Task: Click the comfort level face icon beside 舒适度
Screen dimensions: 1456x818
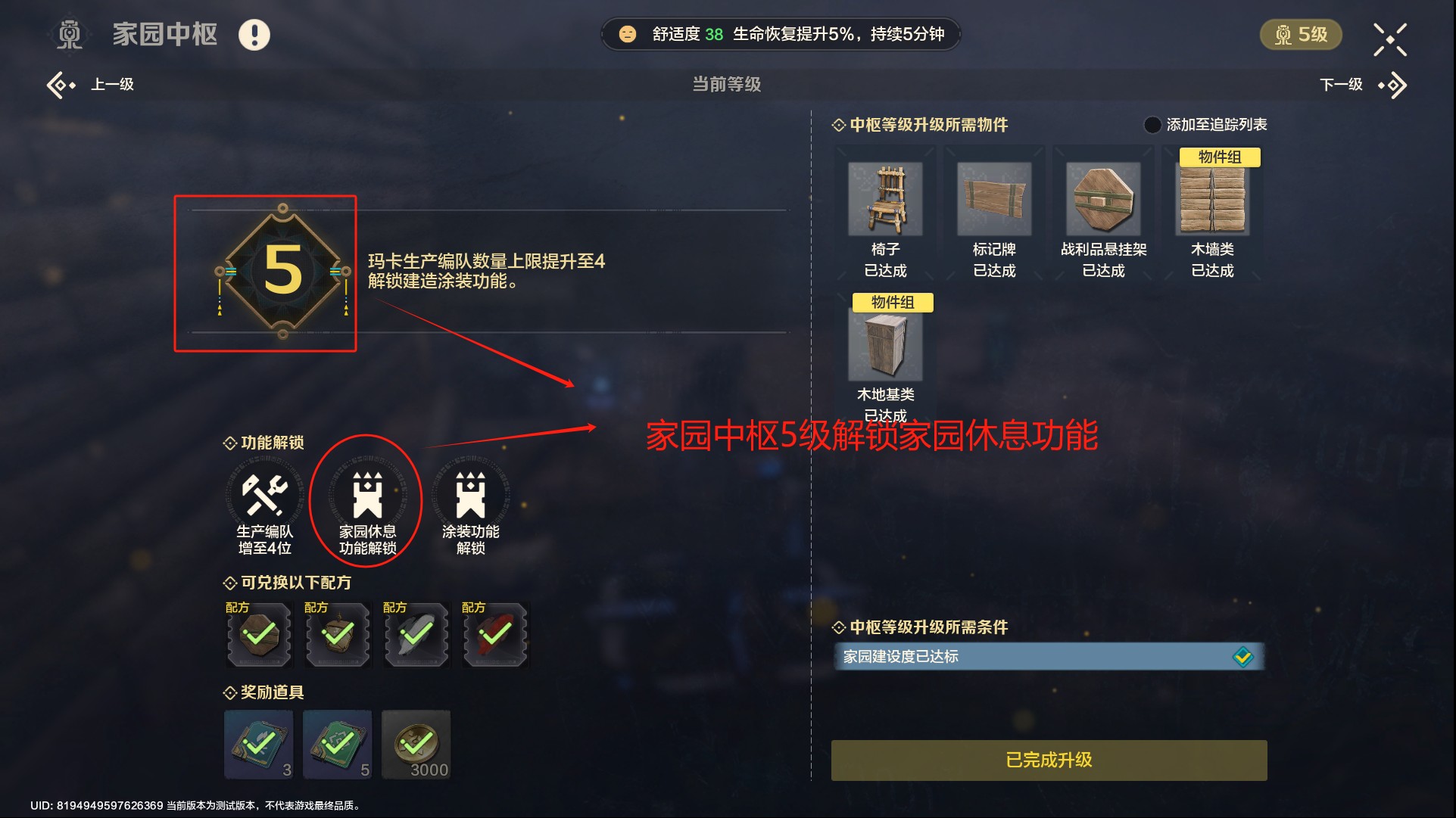Action: [x=627, y=33]
